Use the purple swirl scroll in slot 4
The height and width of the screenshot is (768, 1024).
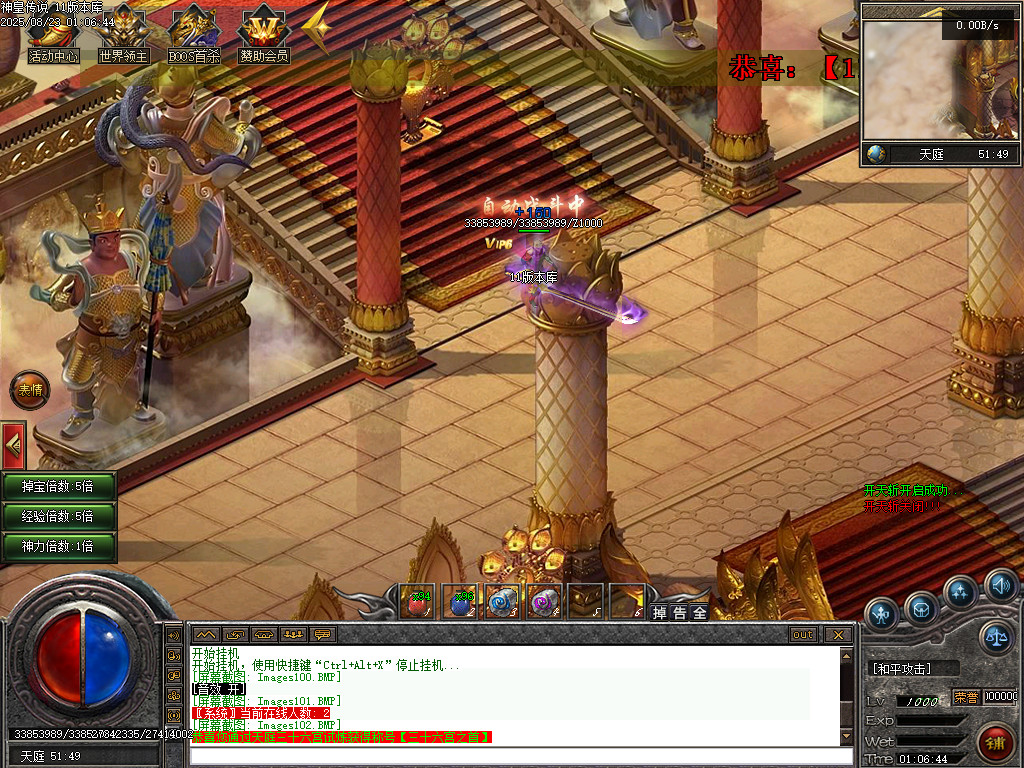543,601
